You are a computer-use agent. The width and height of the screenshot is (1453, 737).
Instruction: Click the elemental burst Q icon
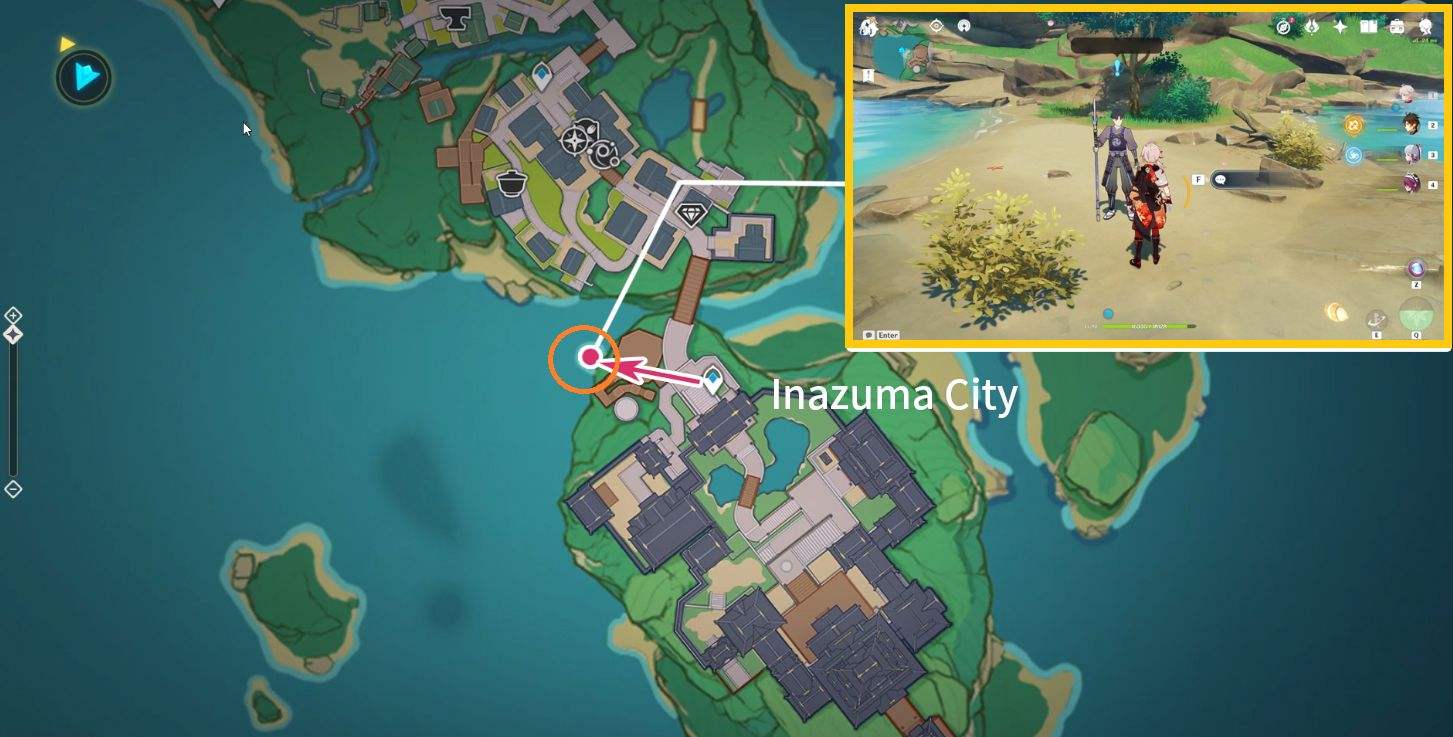pos(1414,314)
